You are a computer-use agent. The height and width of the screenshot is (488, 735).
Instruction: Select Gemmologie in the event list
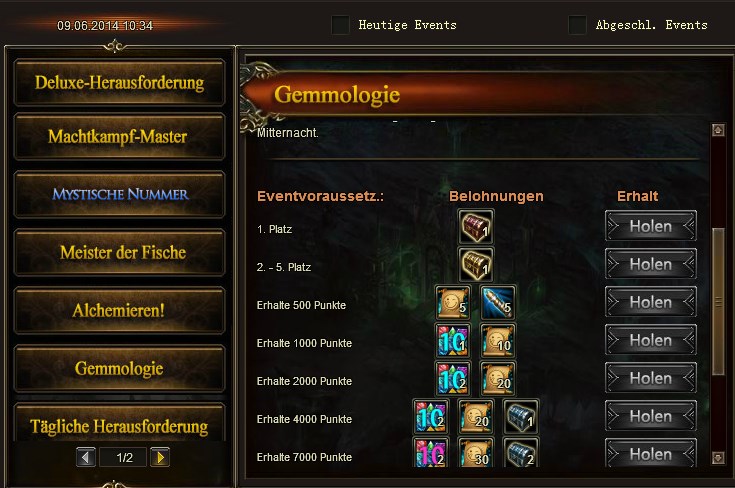[x=119, y=368]
